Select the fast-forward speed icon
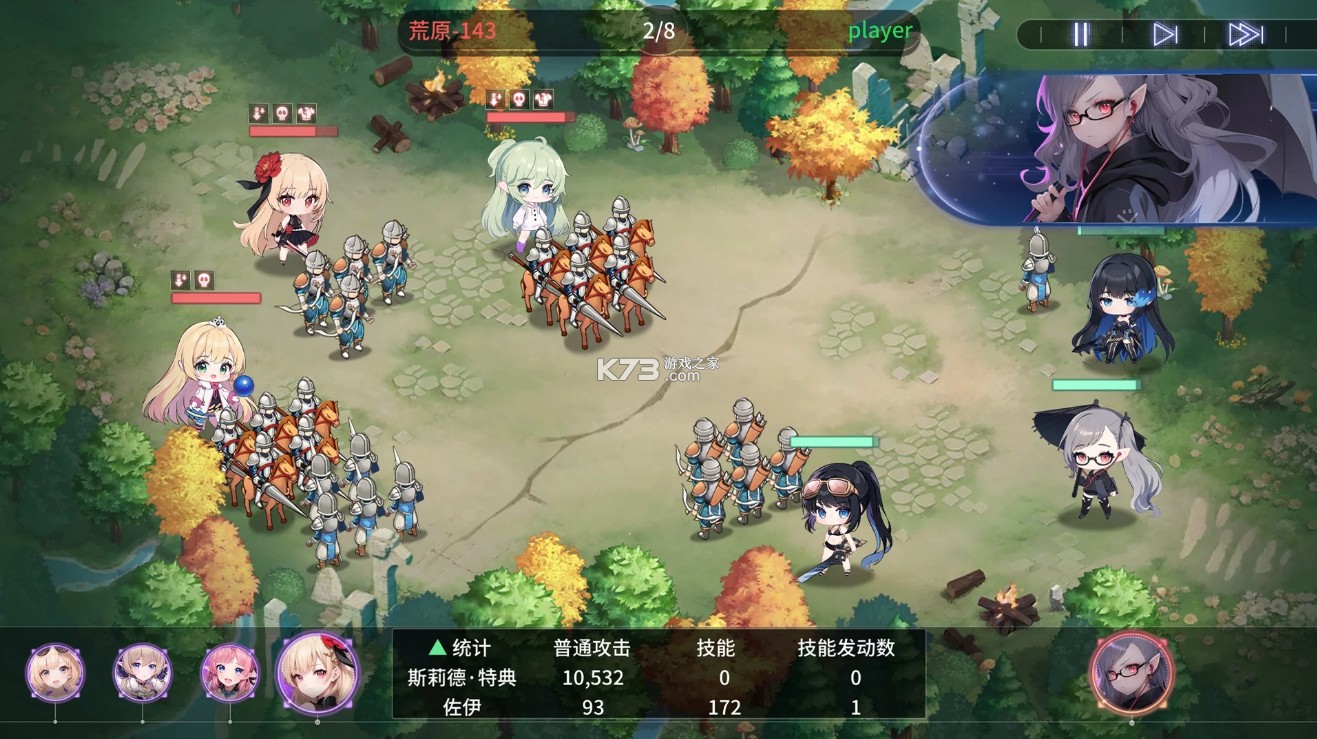The image size is (1317, 739). click(x=1243, y=32)
